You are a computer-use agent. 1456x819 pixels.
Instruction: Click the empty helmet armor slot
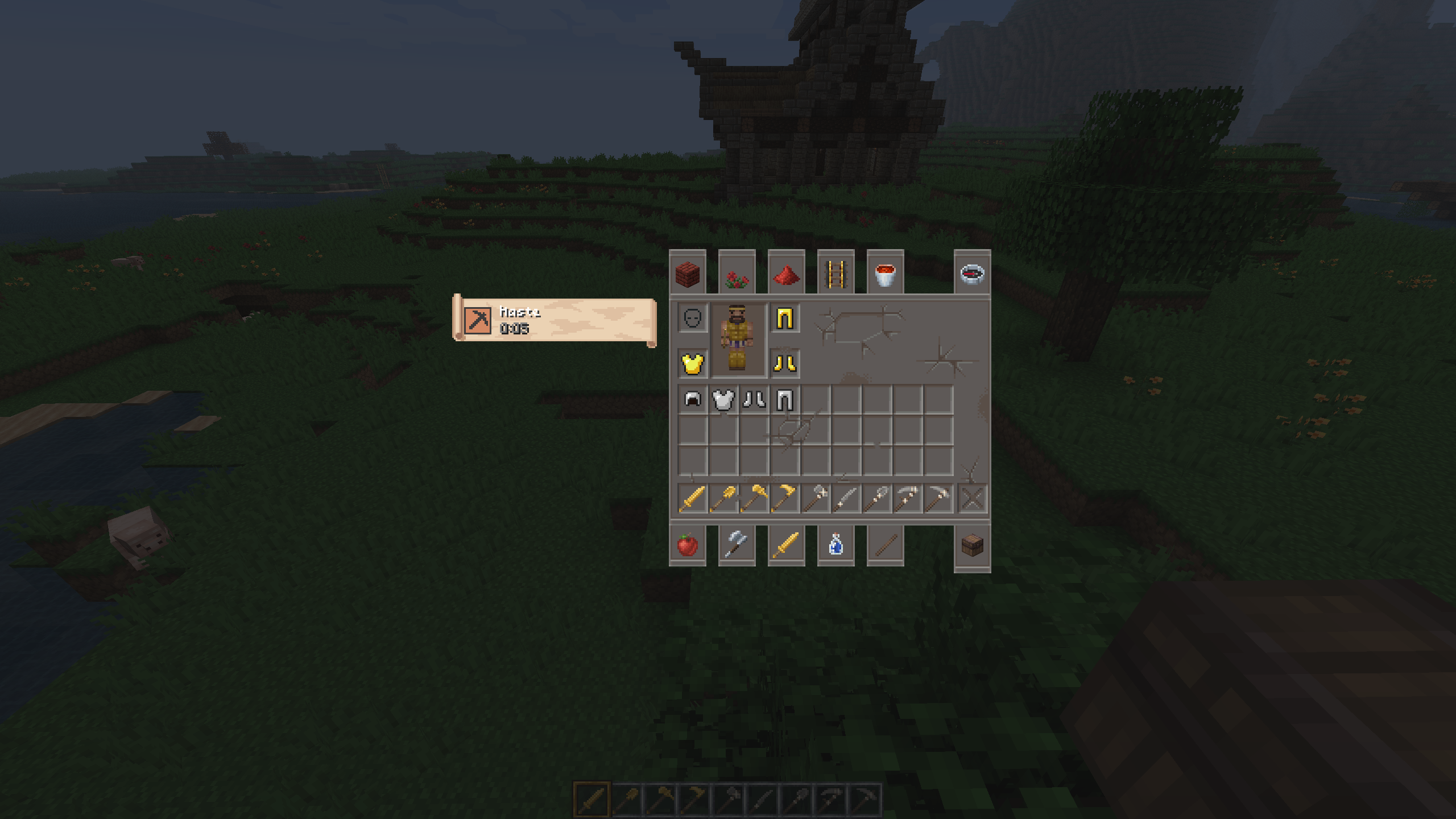pos(693,318)
